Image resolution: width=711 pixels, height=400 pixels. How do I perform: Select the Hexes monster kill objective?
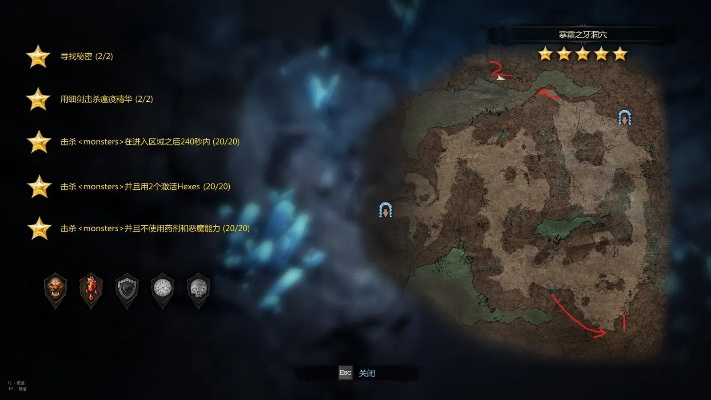click(145, 186)
